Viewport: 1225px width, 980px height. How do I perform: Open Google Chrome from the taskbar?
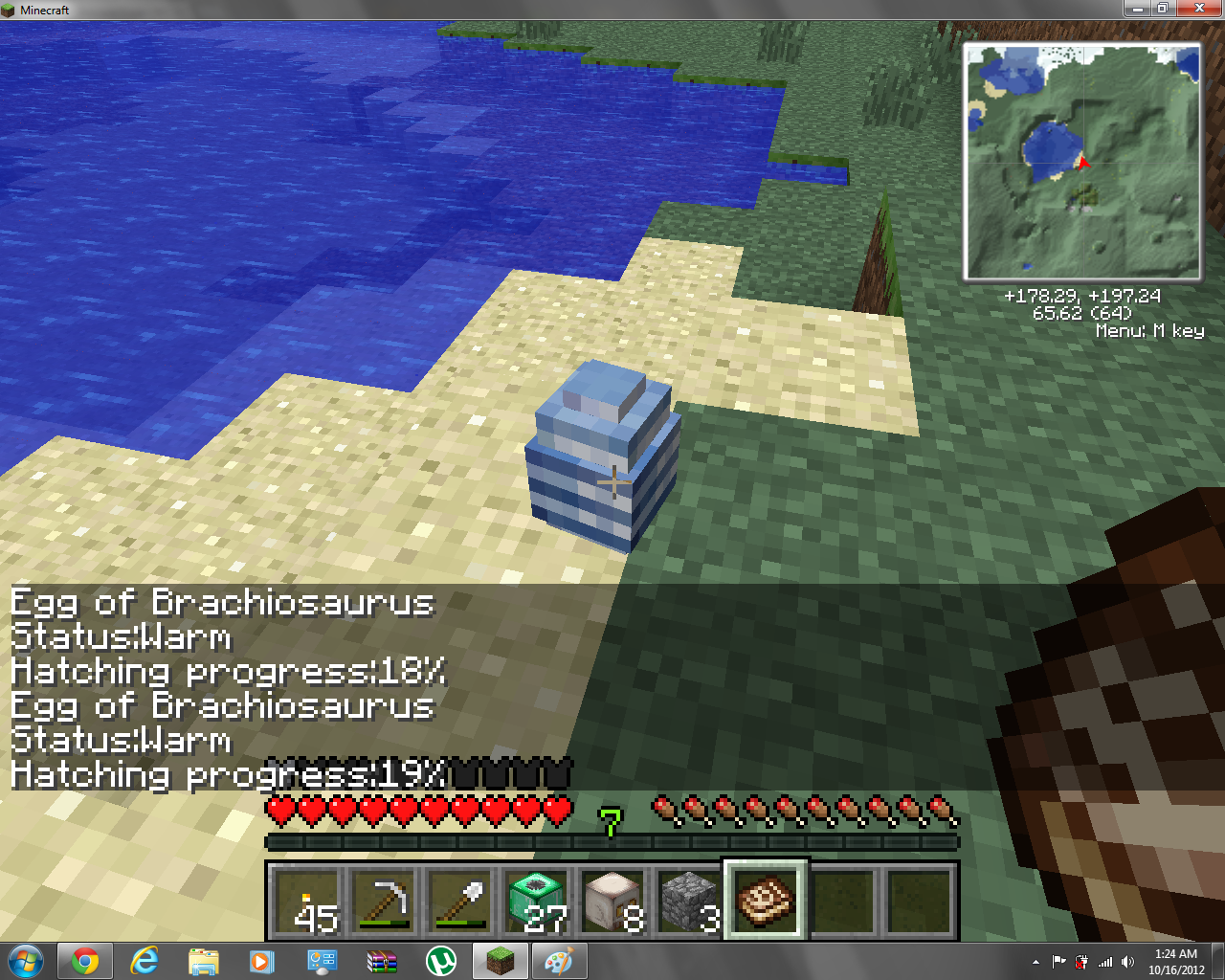click(85, 961)
